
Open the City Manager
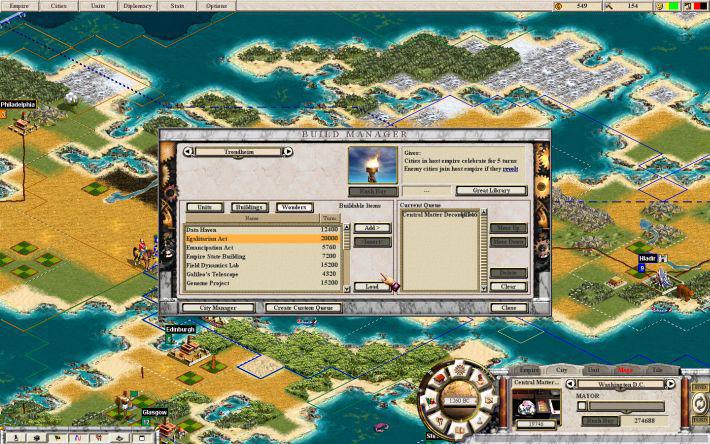click(x=209, y=308)
